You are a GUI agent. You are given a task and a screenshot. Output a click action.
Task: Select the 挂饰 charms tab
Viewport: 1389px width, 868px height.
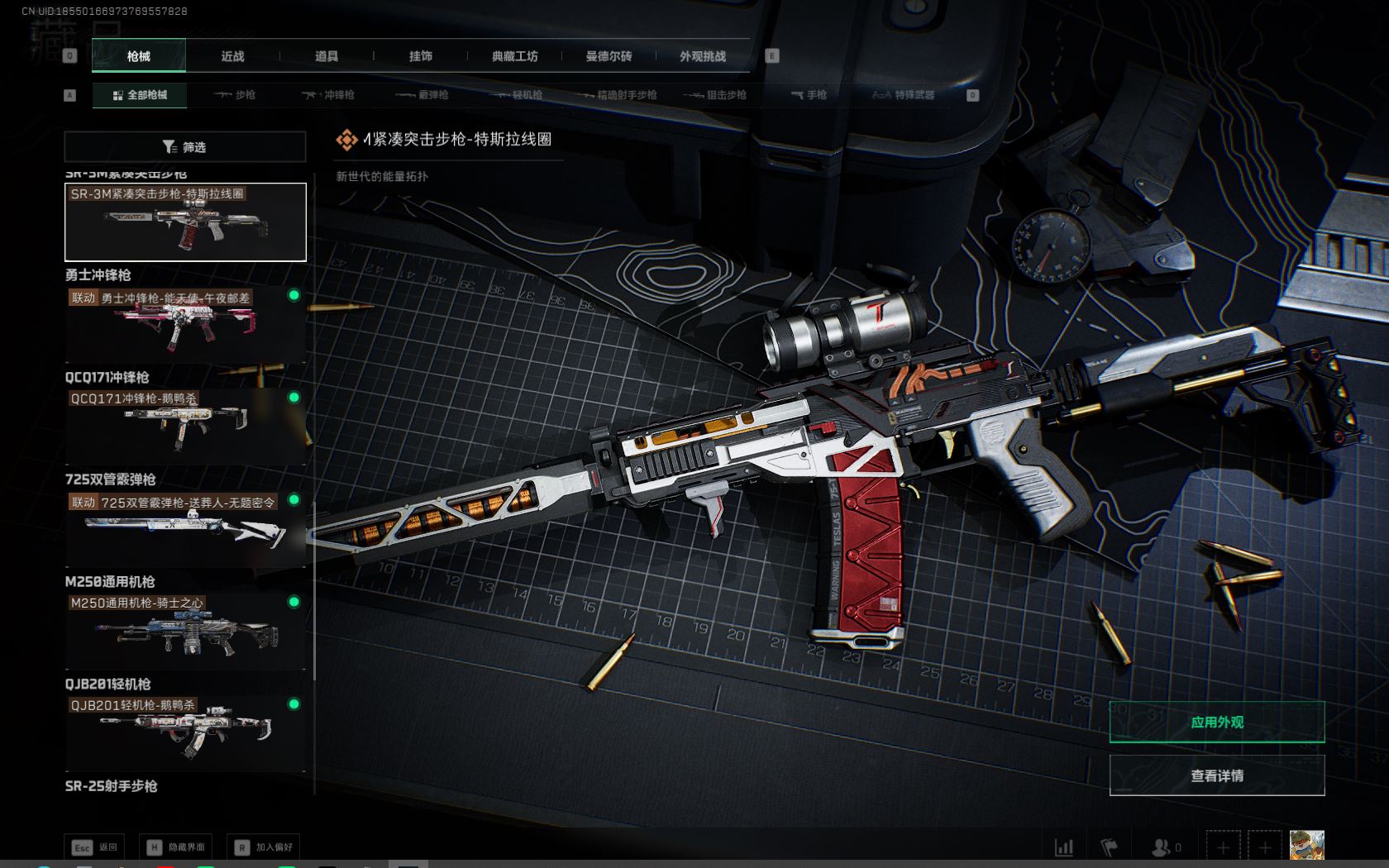tap(421, 56)
